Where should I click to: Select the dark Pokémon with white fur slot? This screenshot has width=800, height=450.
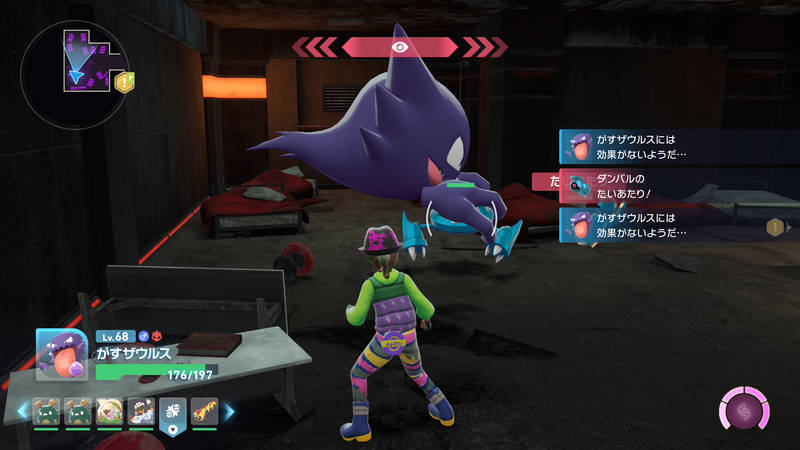(x=141, y=410)
